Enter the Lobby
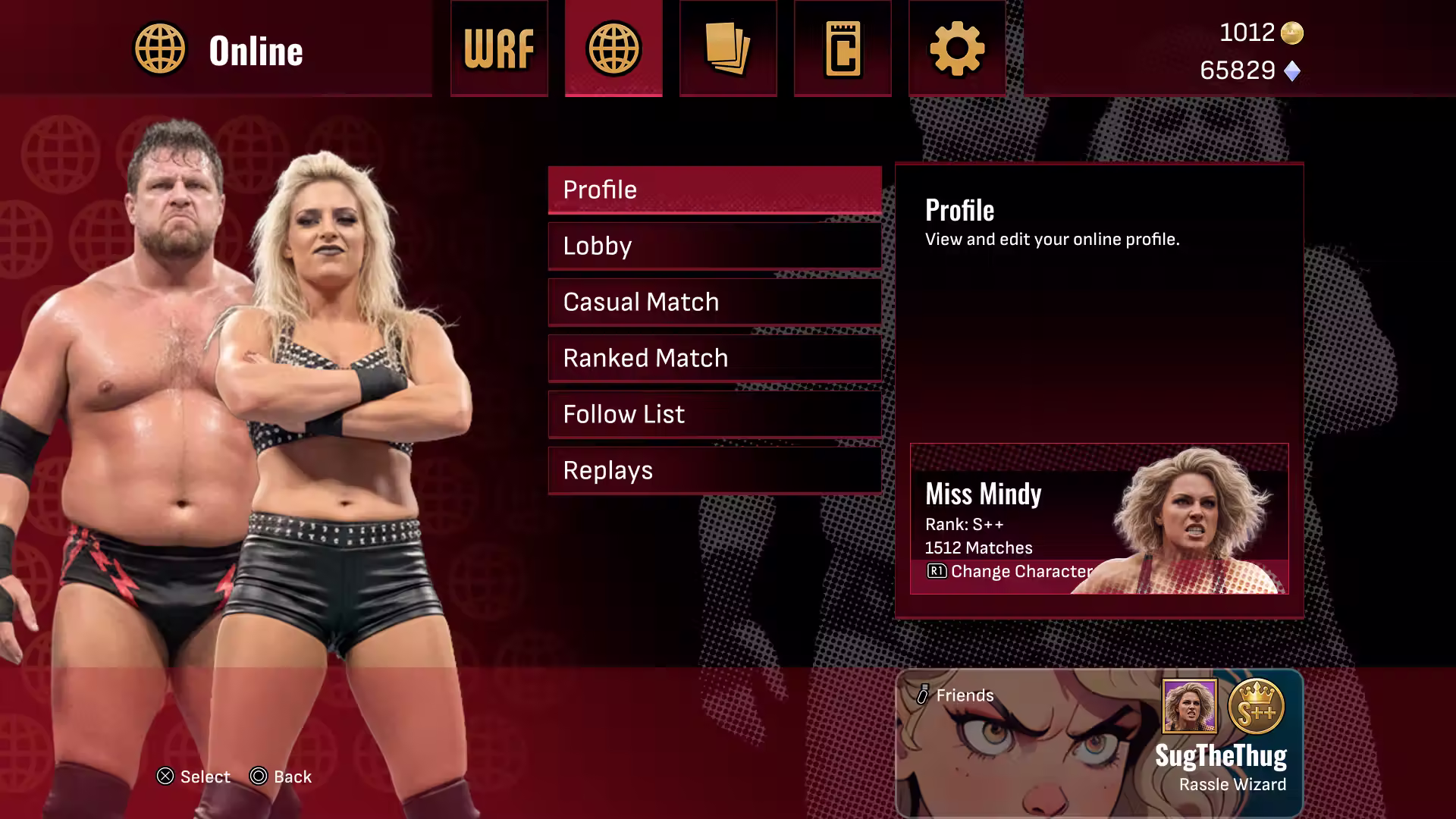This screenshot has height=819, width=1456. click(x=714, y=246)
